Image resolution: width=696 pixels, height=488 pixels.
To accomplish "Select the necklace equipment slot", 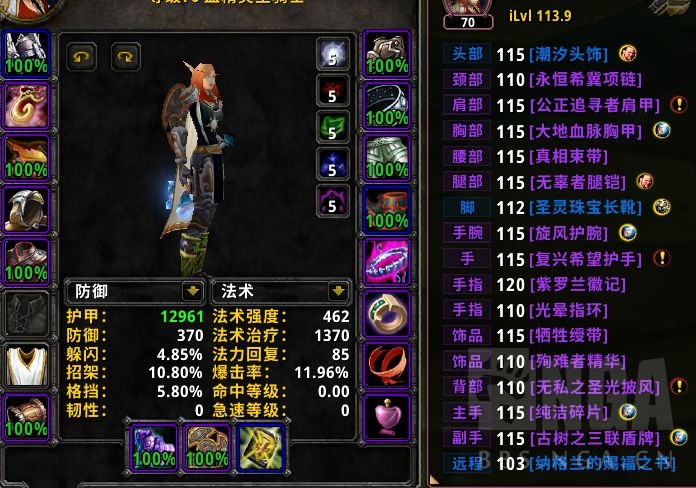I will coord(27,105).
